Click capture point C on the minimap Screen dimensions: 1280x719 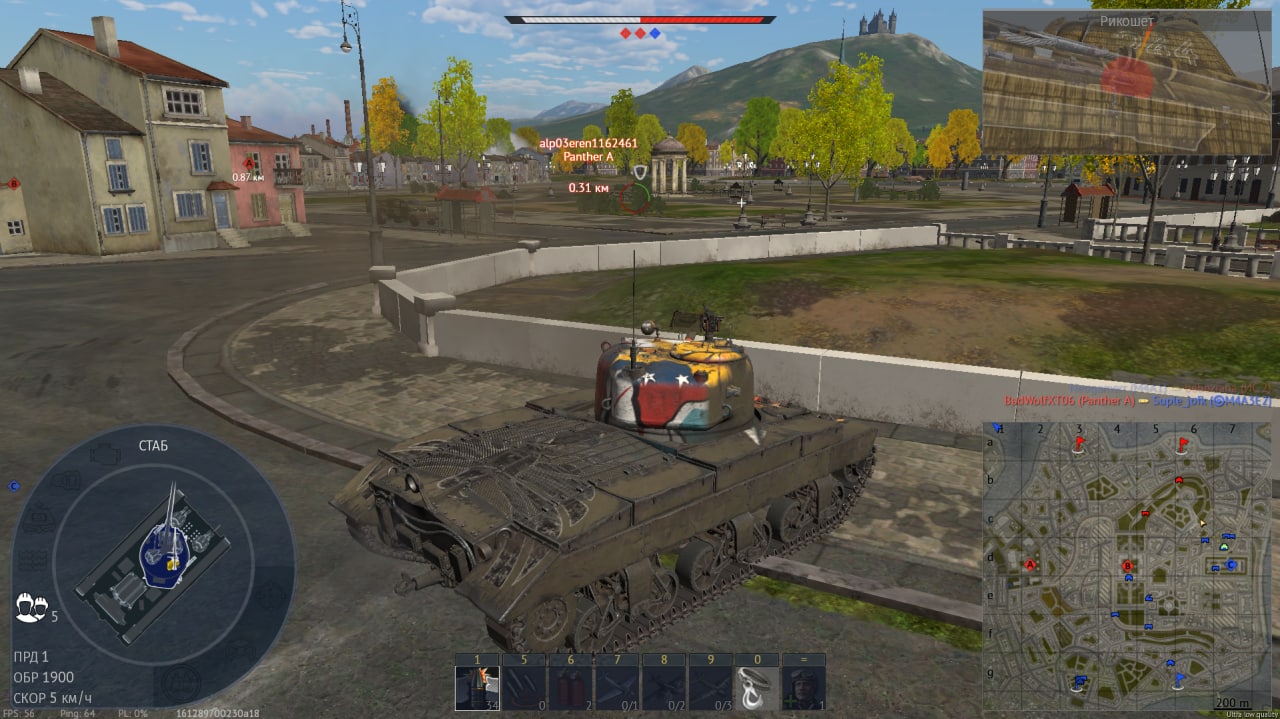pyautogui.click(x=1231, y=565)
